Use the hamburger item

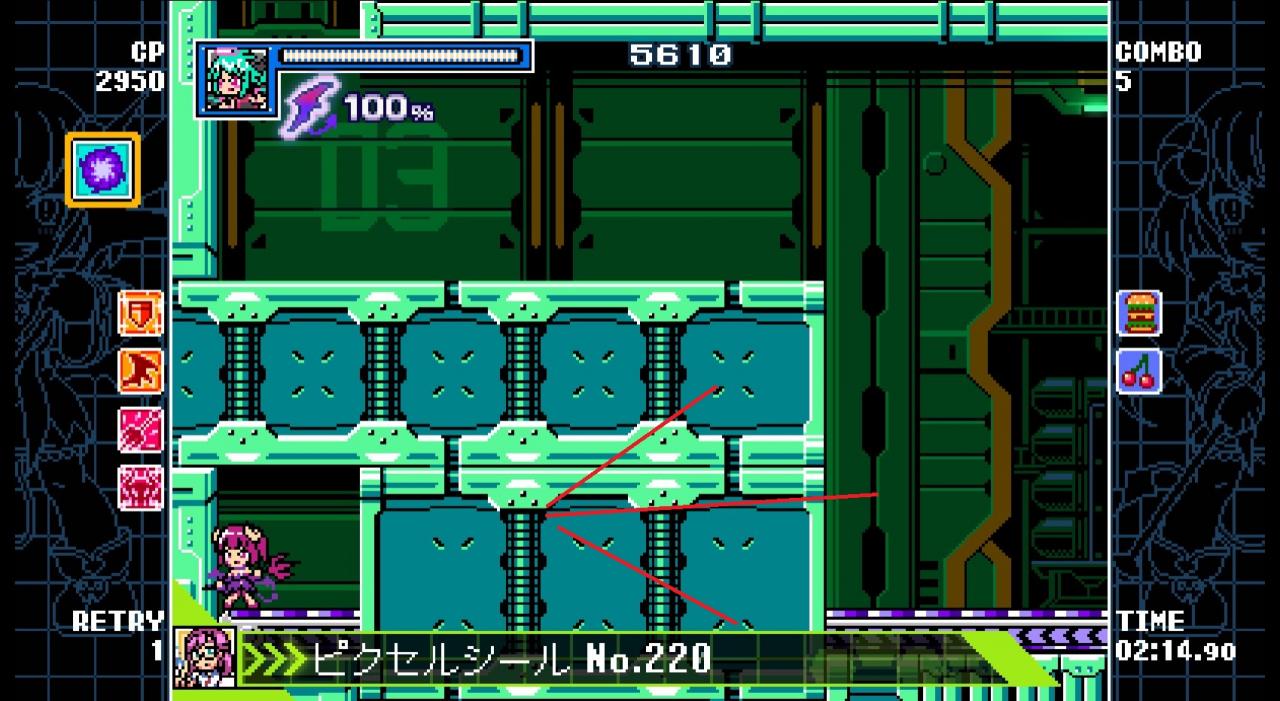coord(1138,313)
